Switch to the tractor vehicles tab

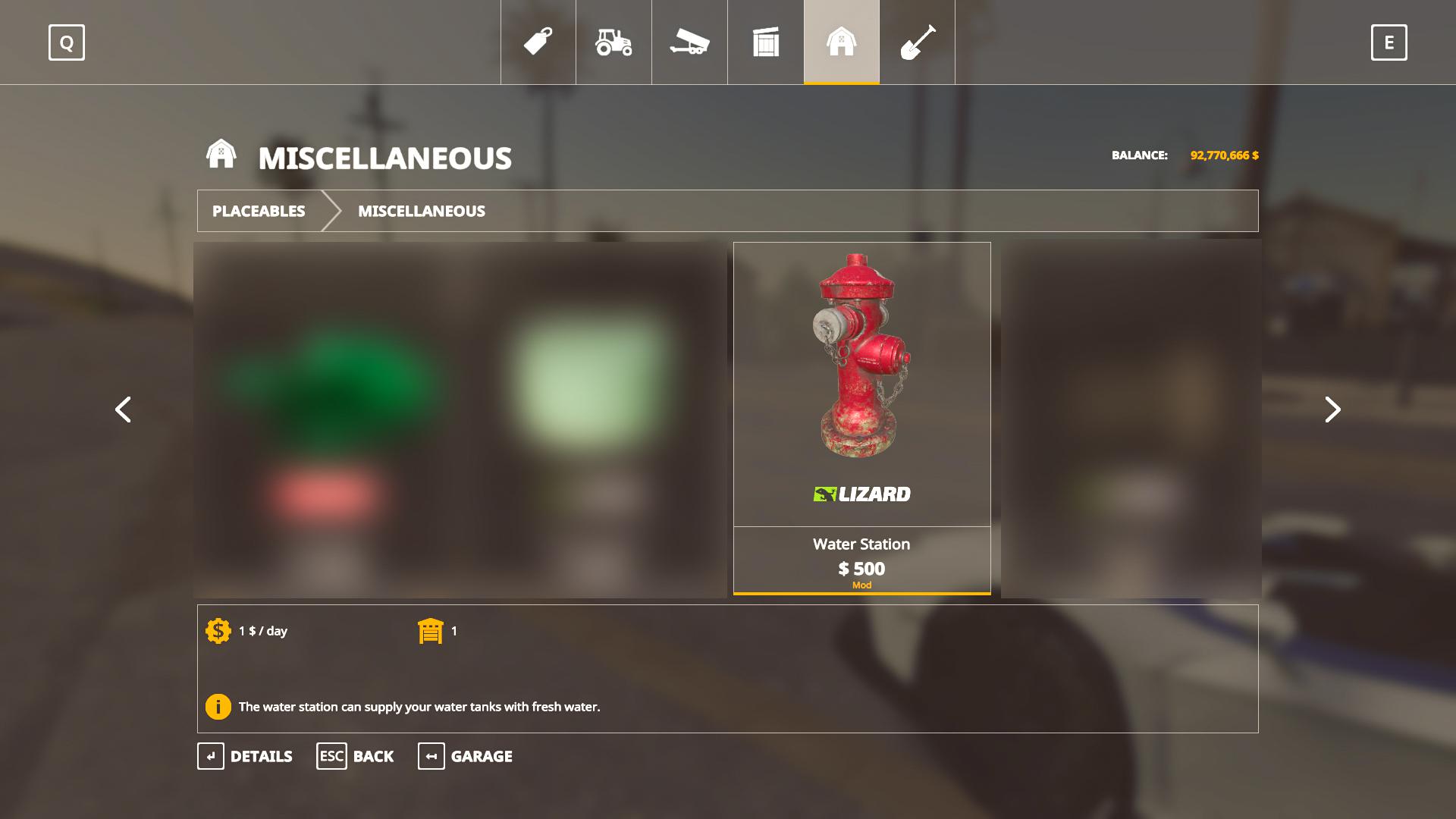(613, 42)
